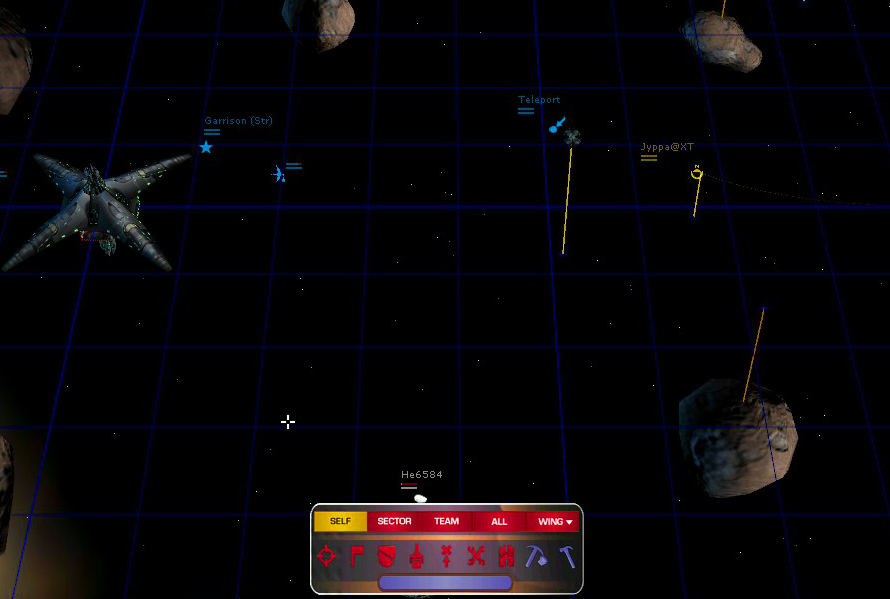Screen dimensions: 890x599
Task: Select the SELF command target tab
Action: [340, 521]
